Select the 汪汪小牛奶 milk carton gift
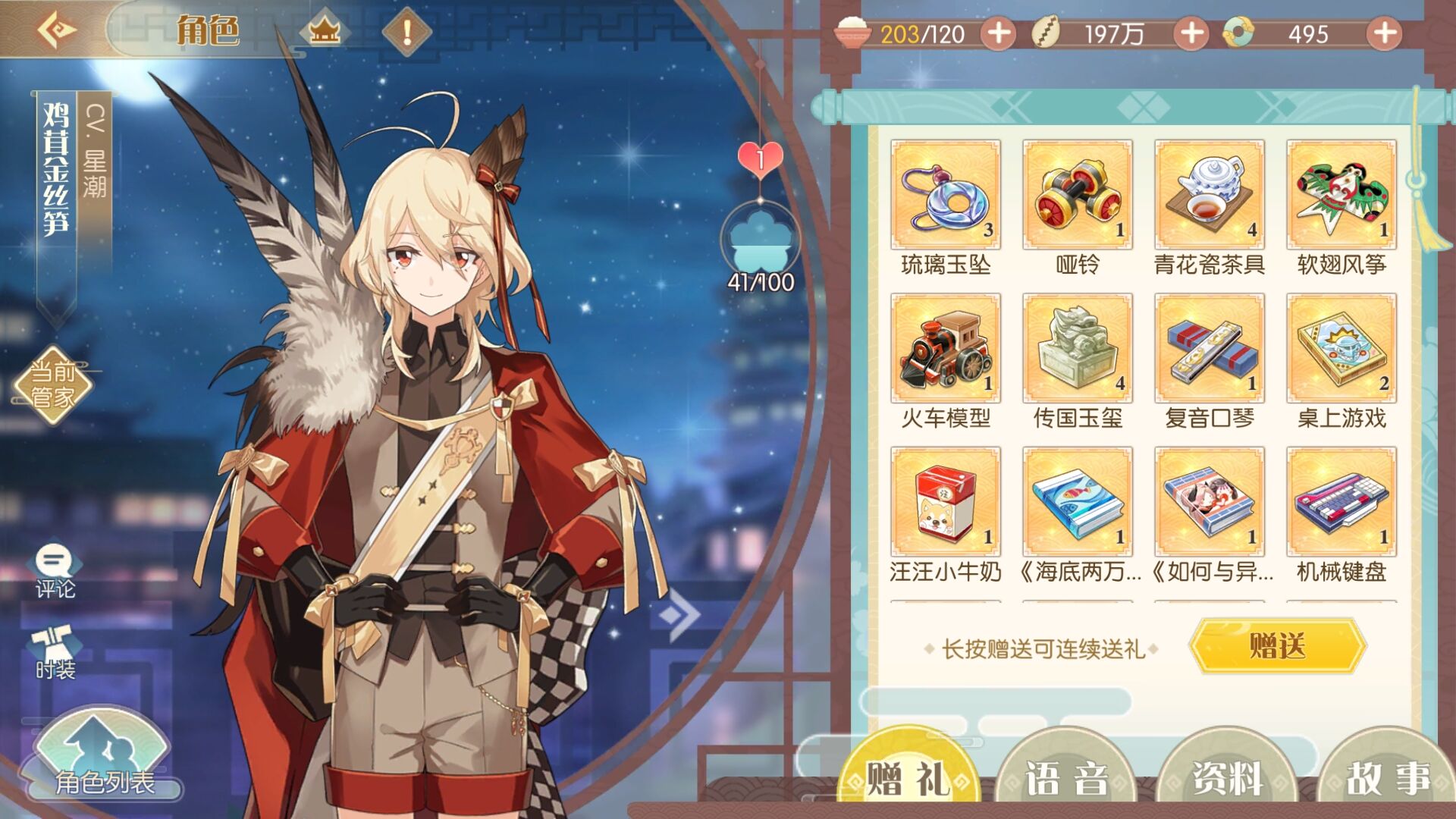The height and width of the screenshot is (819, 1456). tap(945, 502)
